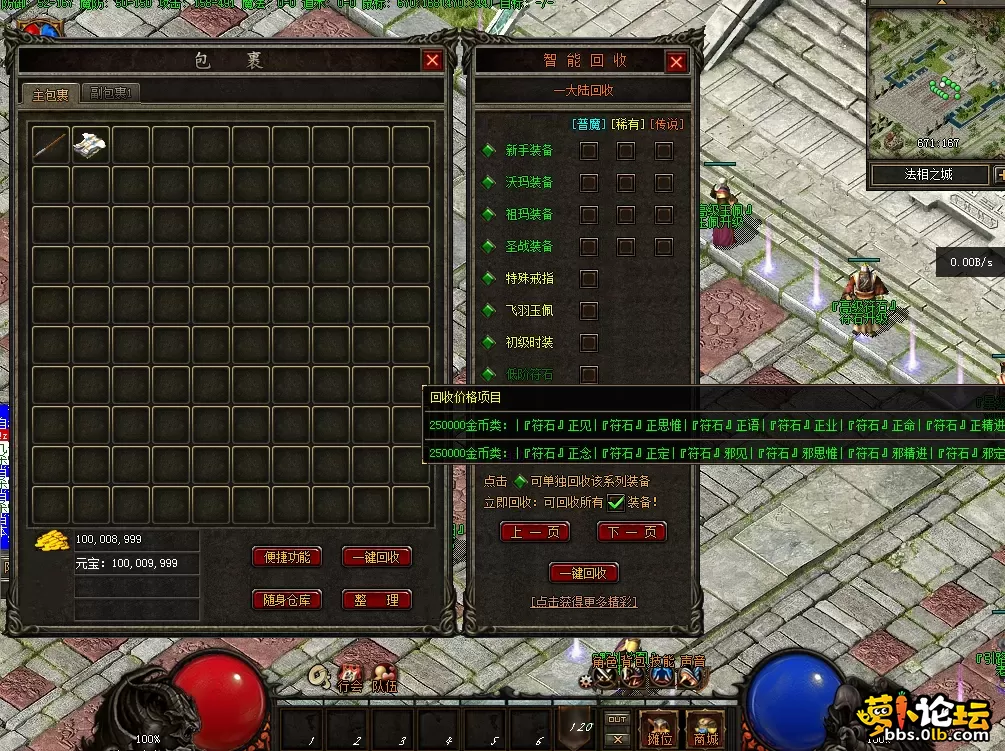This screenshot has width=1005, height=751.
Task: Close the 包裹 bag window
Action: [432, 61]
